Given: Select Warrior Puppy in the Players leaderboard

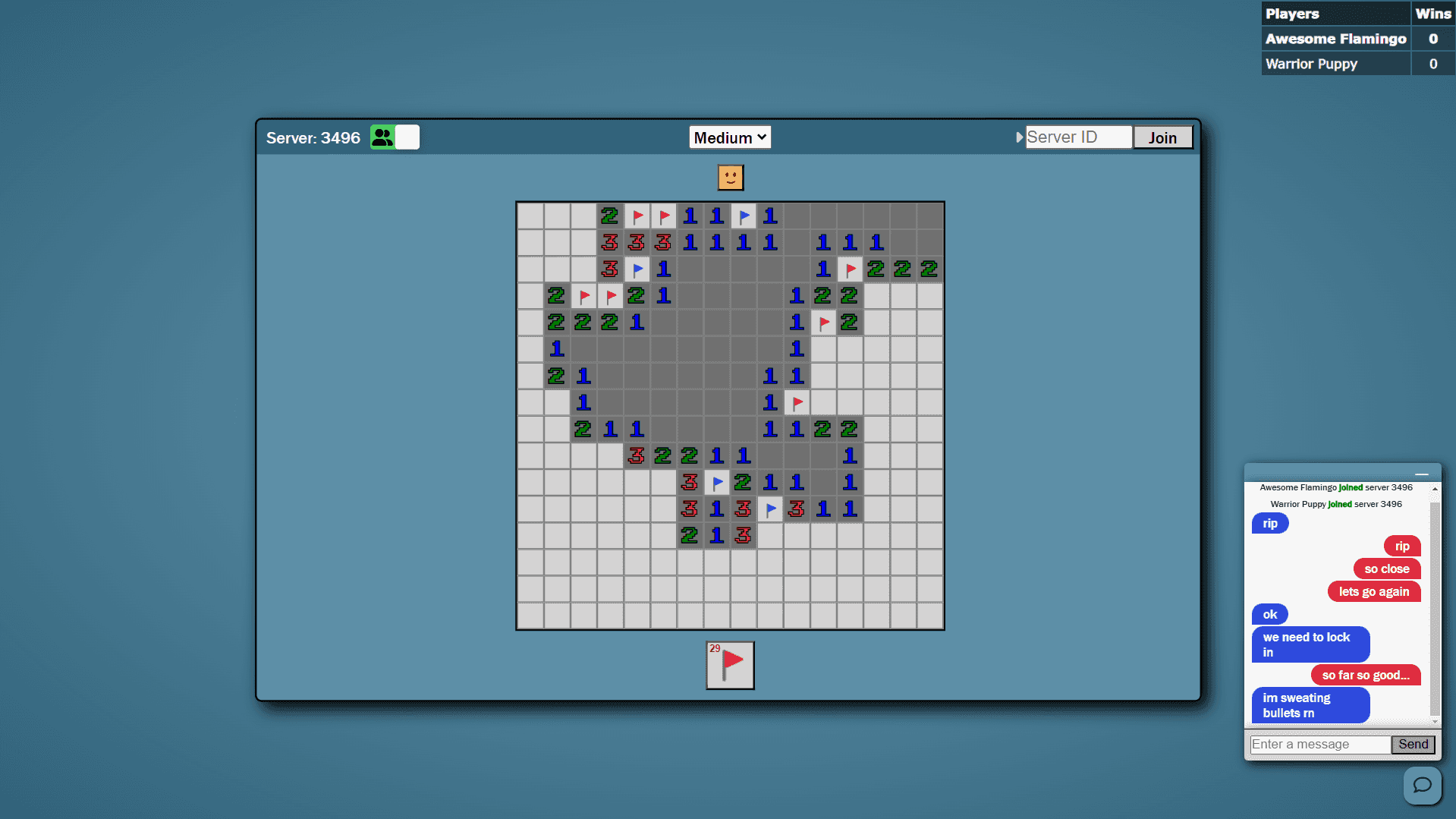Looking at the screenshot, I should (x=1311, y=64).
